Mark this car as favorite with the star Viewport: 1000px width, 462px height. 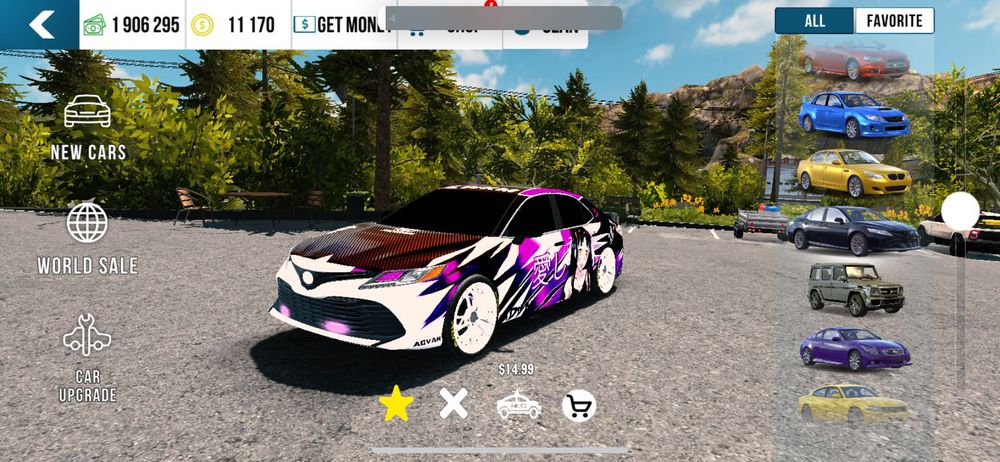click(396, 404)
